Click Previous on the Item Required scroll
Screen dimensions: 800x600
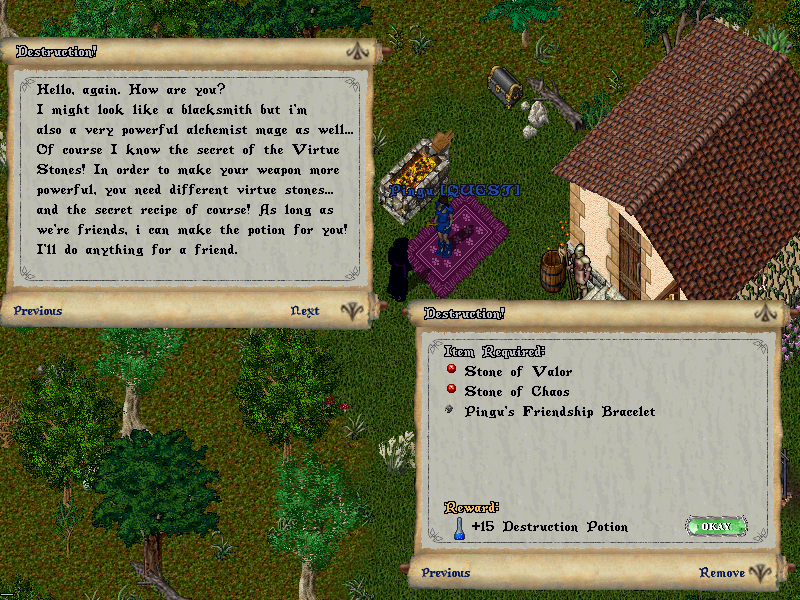pos(446,573)
